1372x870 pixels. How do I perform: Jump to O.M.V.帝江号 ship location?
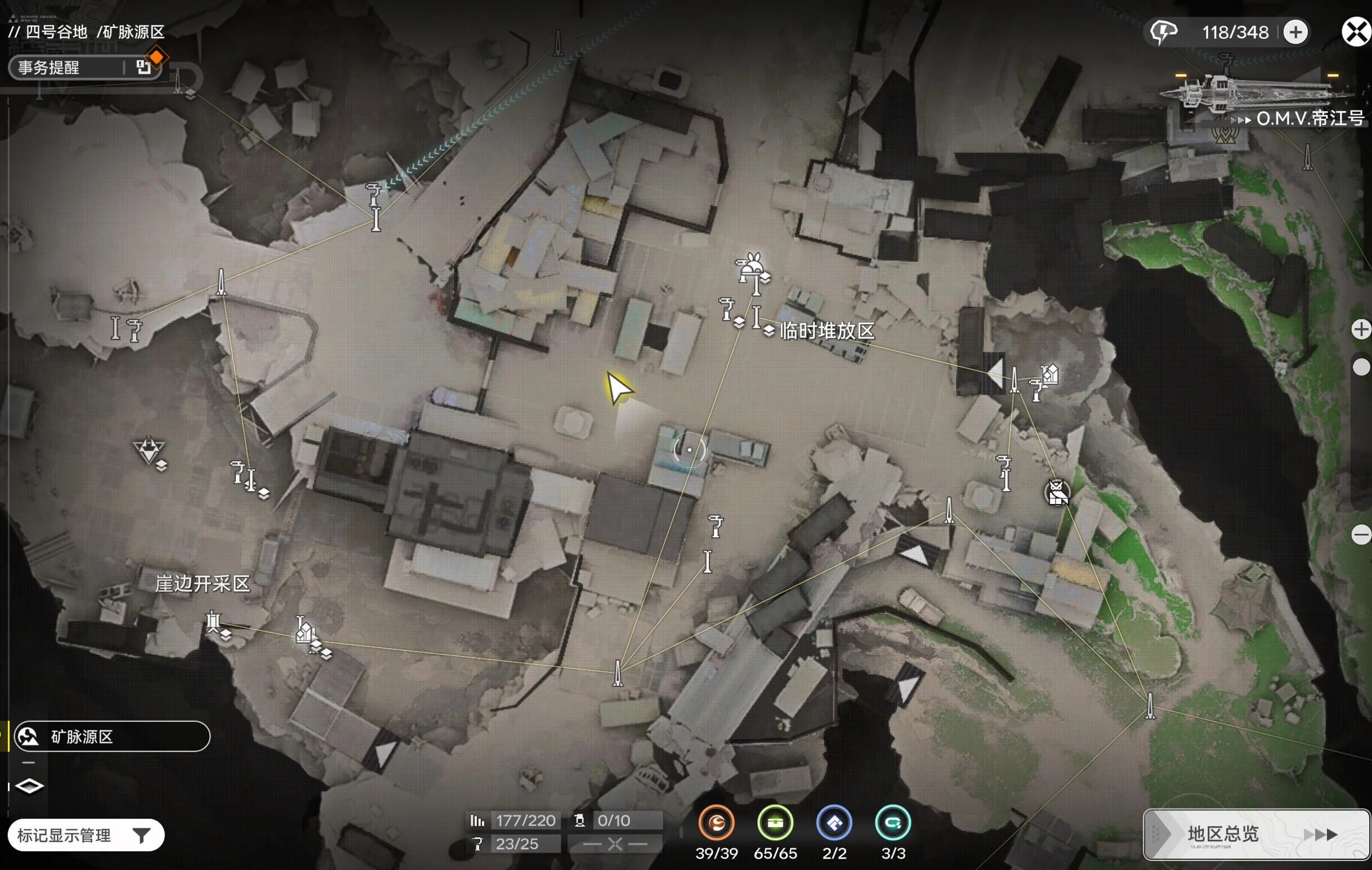tap(1305, 118)
